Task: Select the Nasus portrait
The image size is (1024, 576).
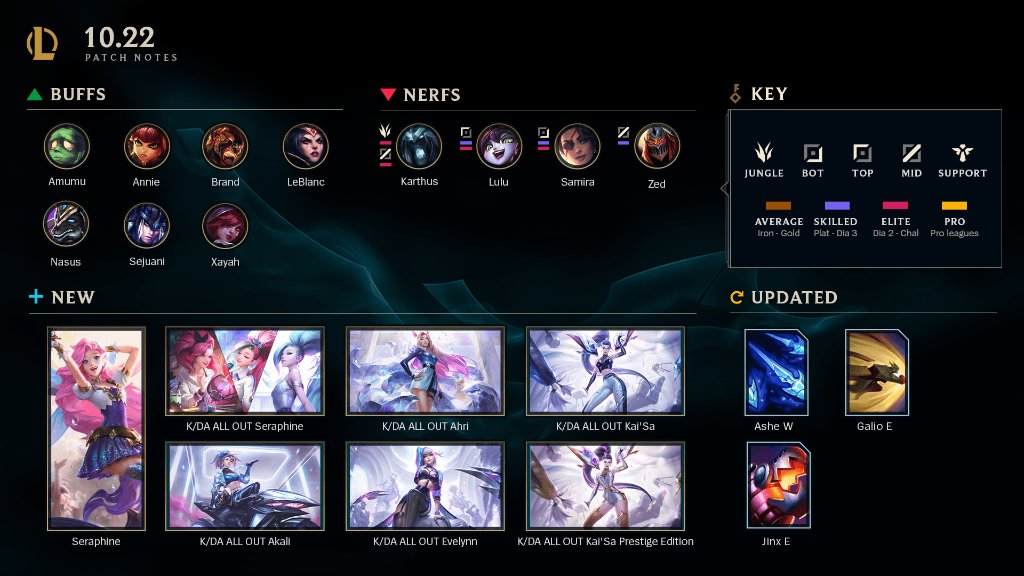Action: click(67, 225)
